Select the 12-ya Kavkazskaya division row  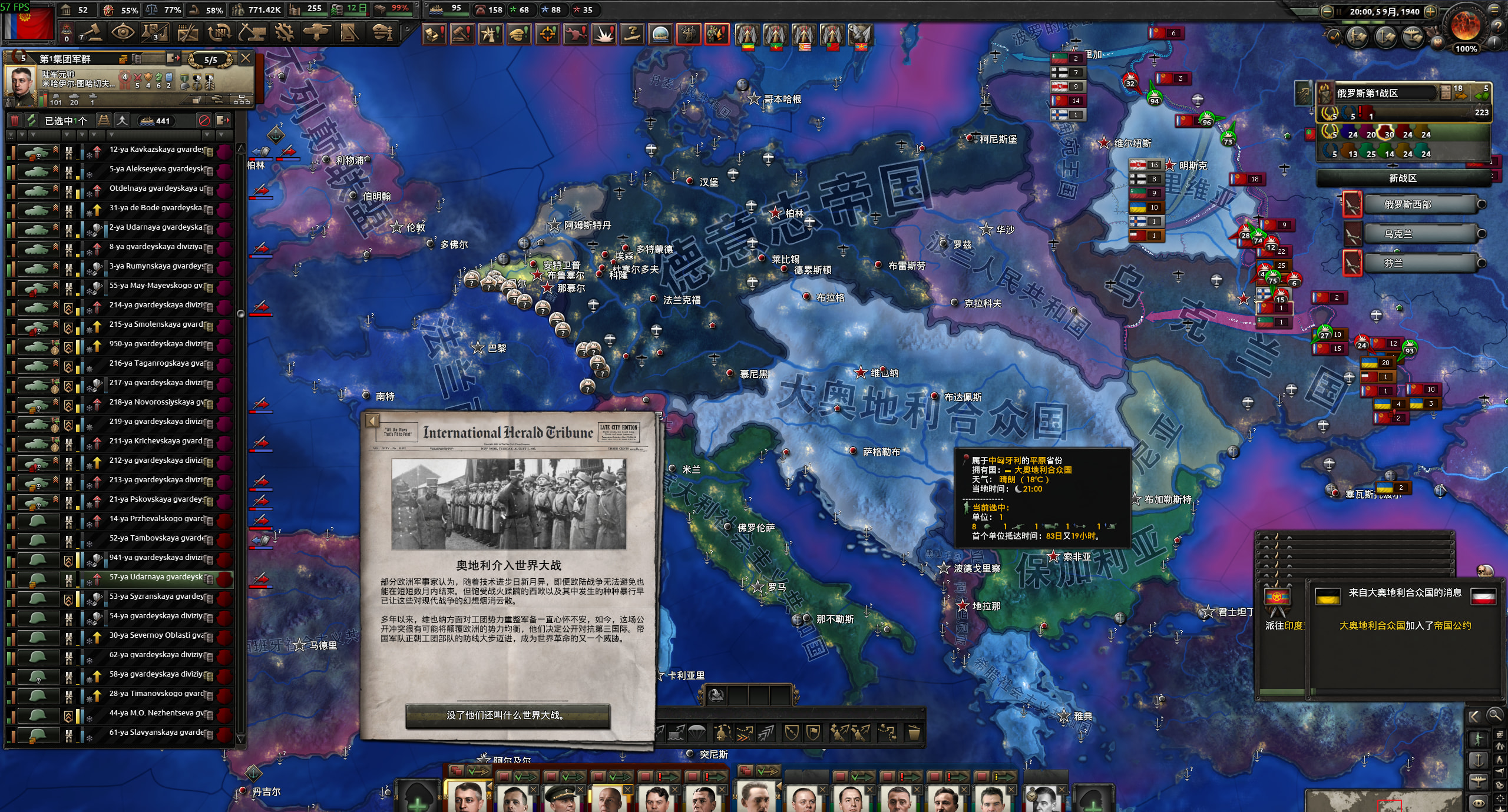coord(156,150)
